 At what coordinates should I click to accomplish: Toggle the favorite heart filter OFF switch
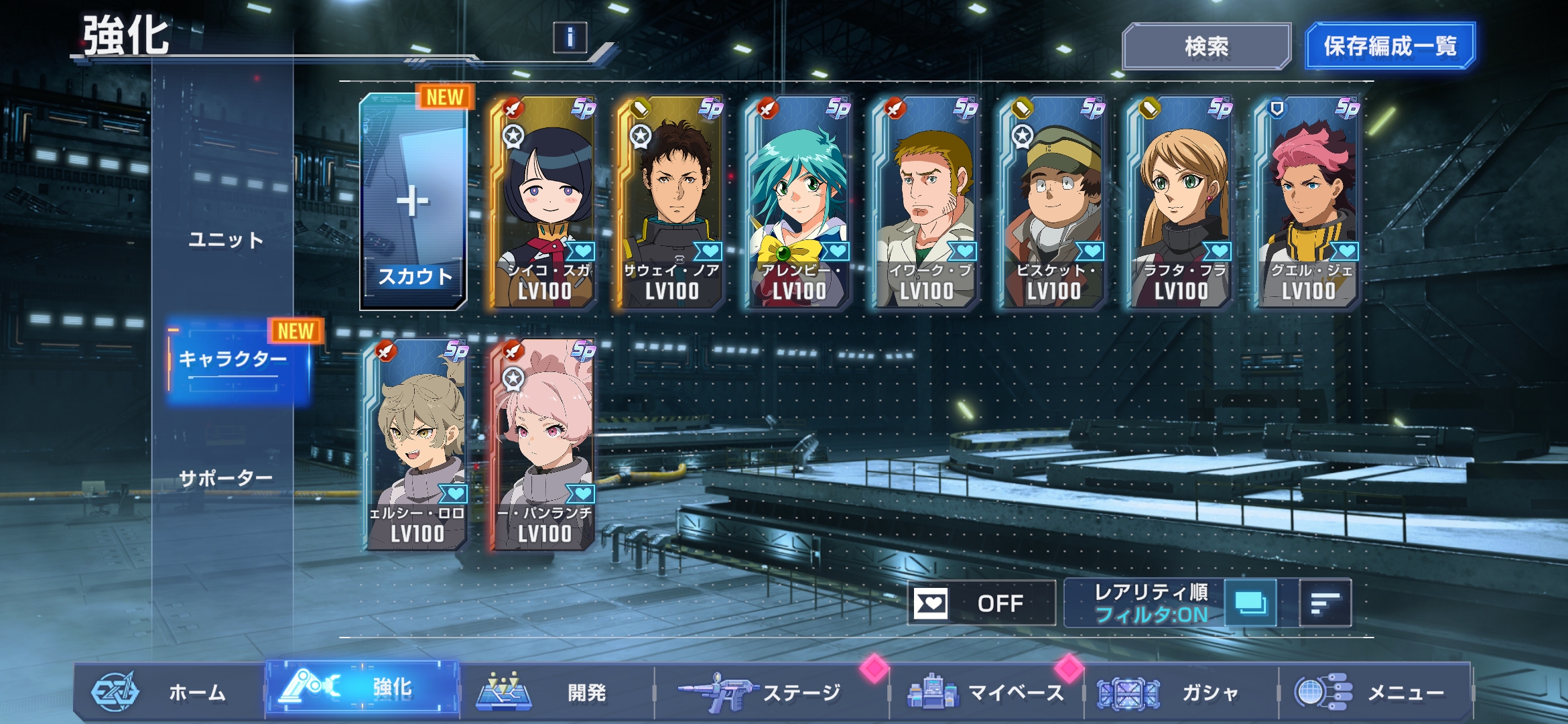pyautogui.click(x=982, y=603)
